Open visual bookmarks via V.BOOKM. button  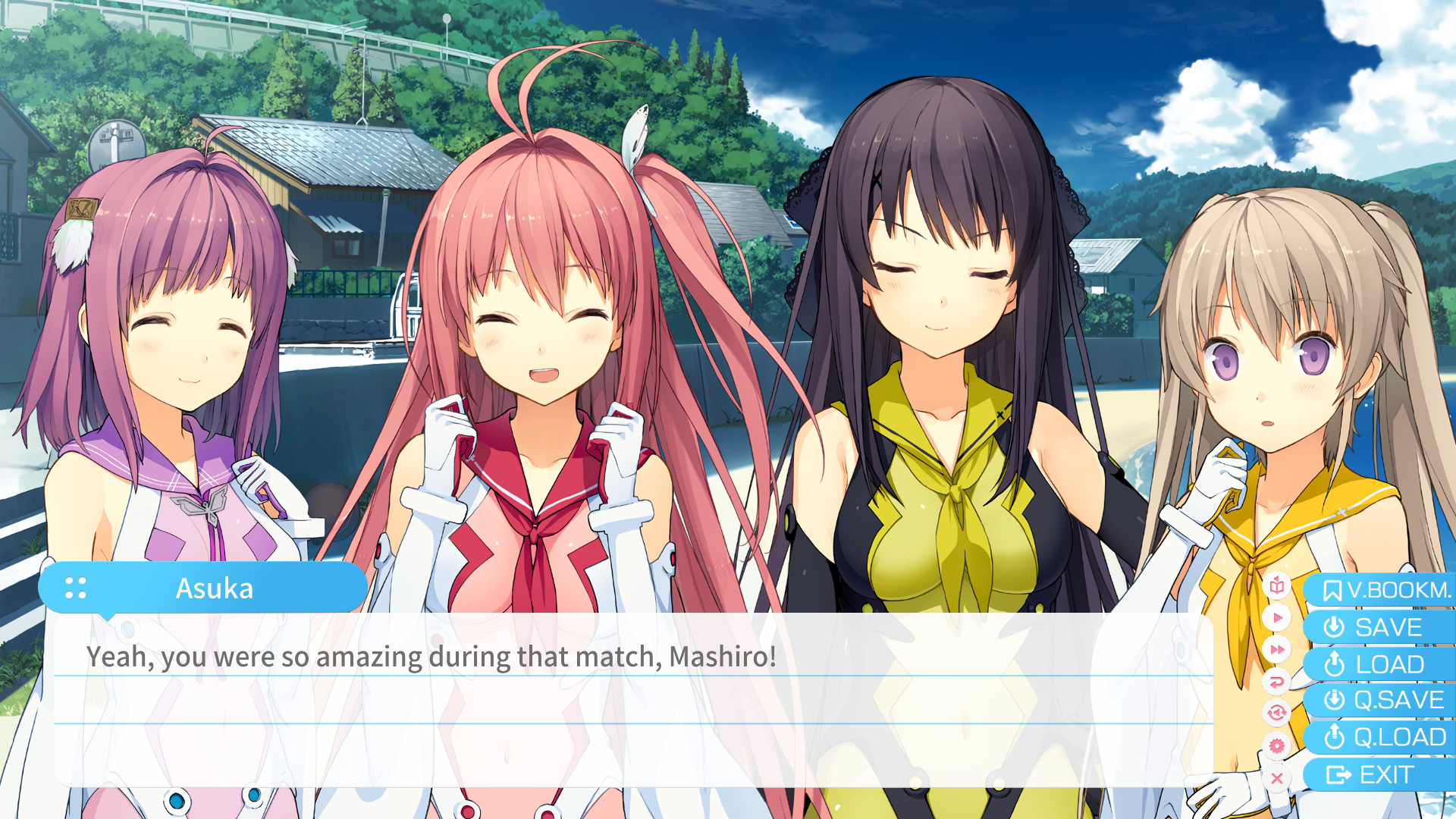pos(1399,589)
